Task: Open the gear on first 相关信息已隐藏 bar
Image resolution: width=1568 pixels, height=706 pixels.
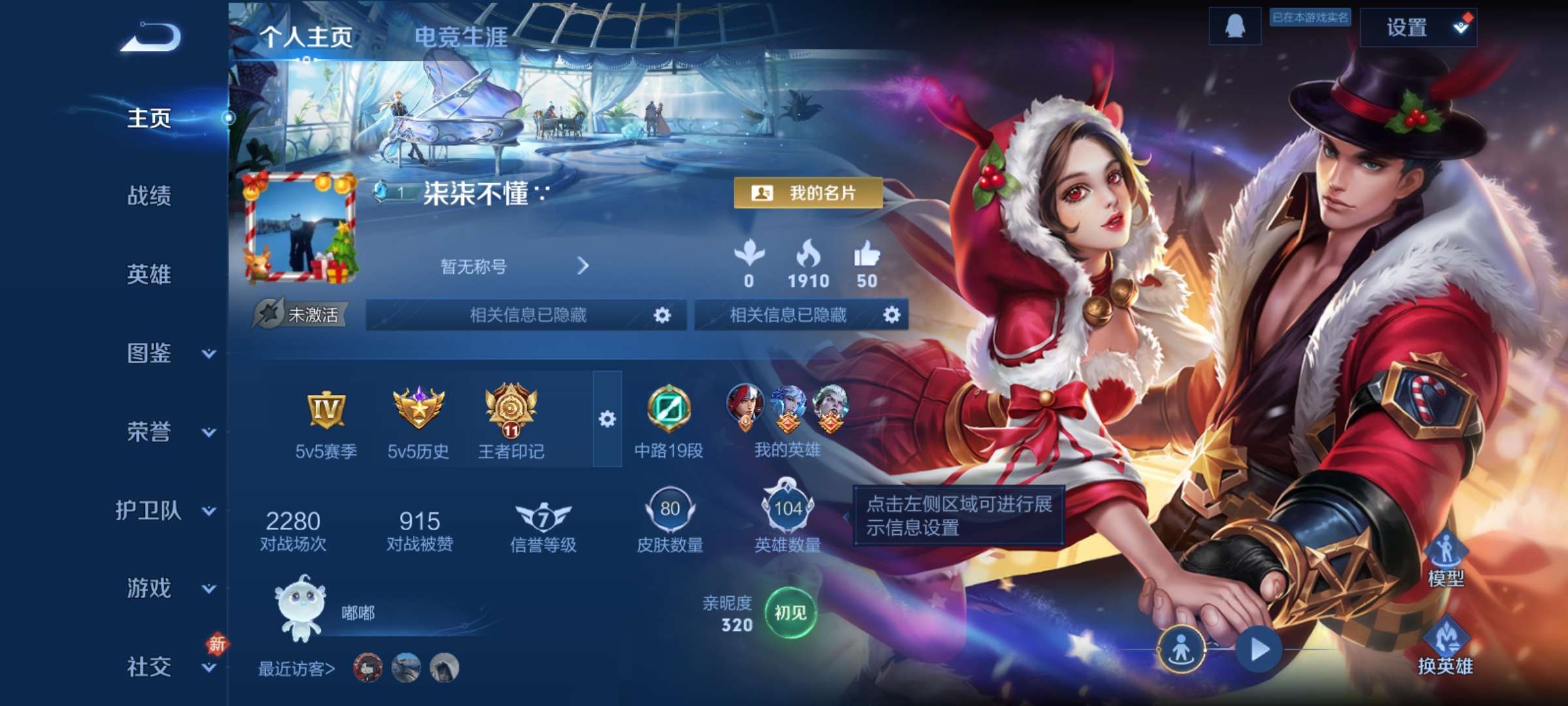Action: [662, 315]
